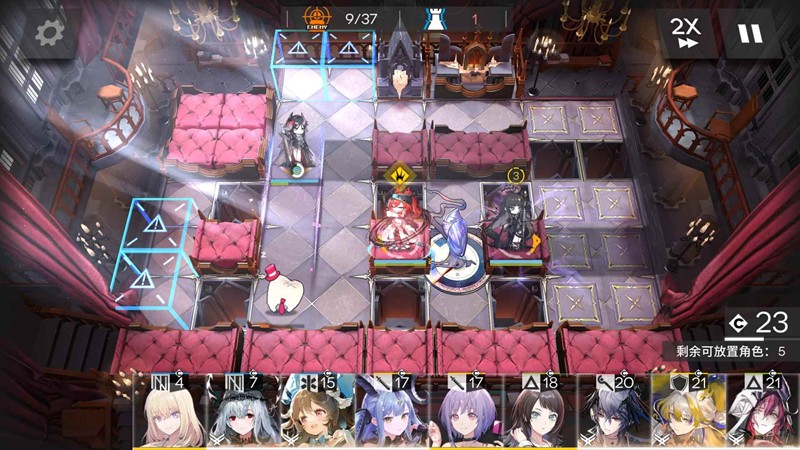The image size is (800, 450).
Task: Select the red-haired operator card costing 21
Action: (x=762, y=412)
